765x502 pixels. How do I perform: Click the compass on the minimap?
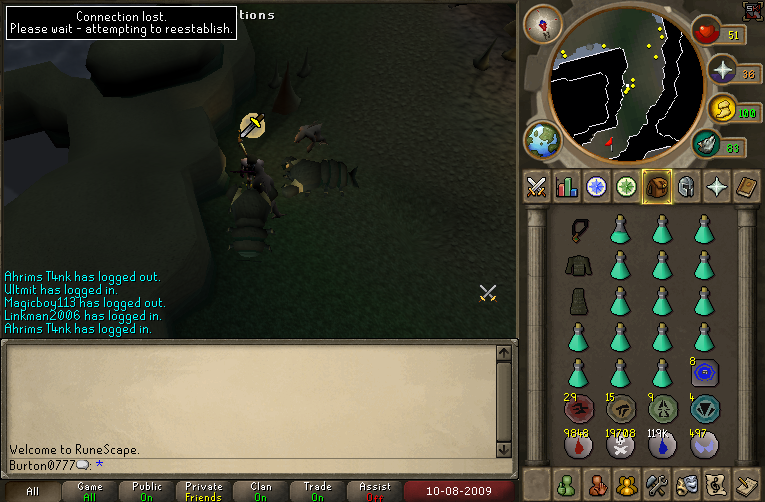click(x=543, y=24)
